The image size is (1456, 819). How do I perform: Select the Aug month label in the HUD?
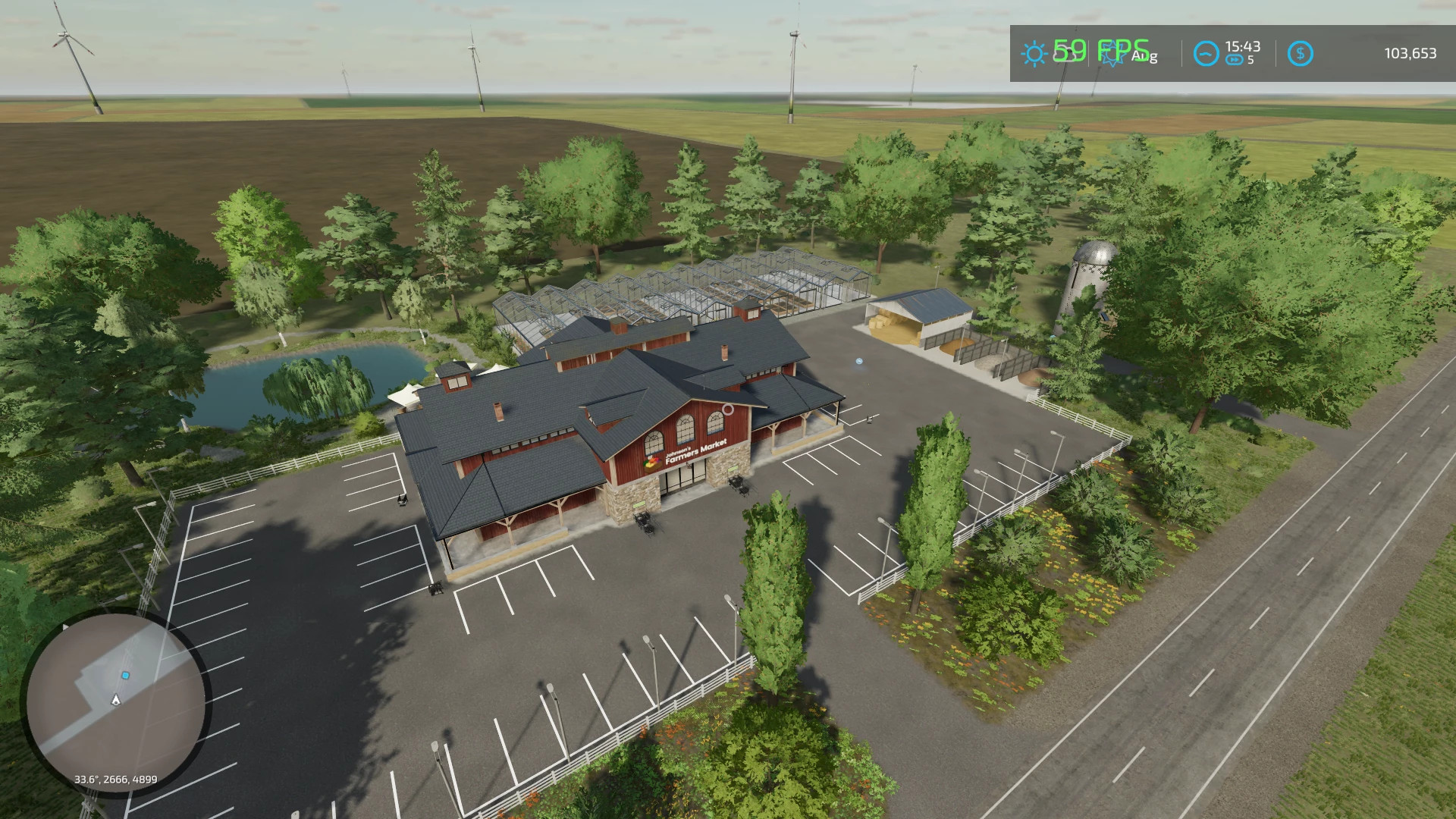(x=1144, y=55)
